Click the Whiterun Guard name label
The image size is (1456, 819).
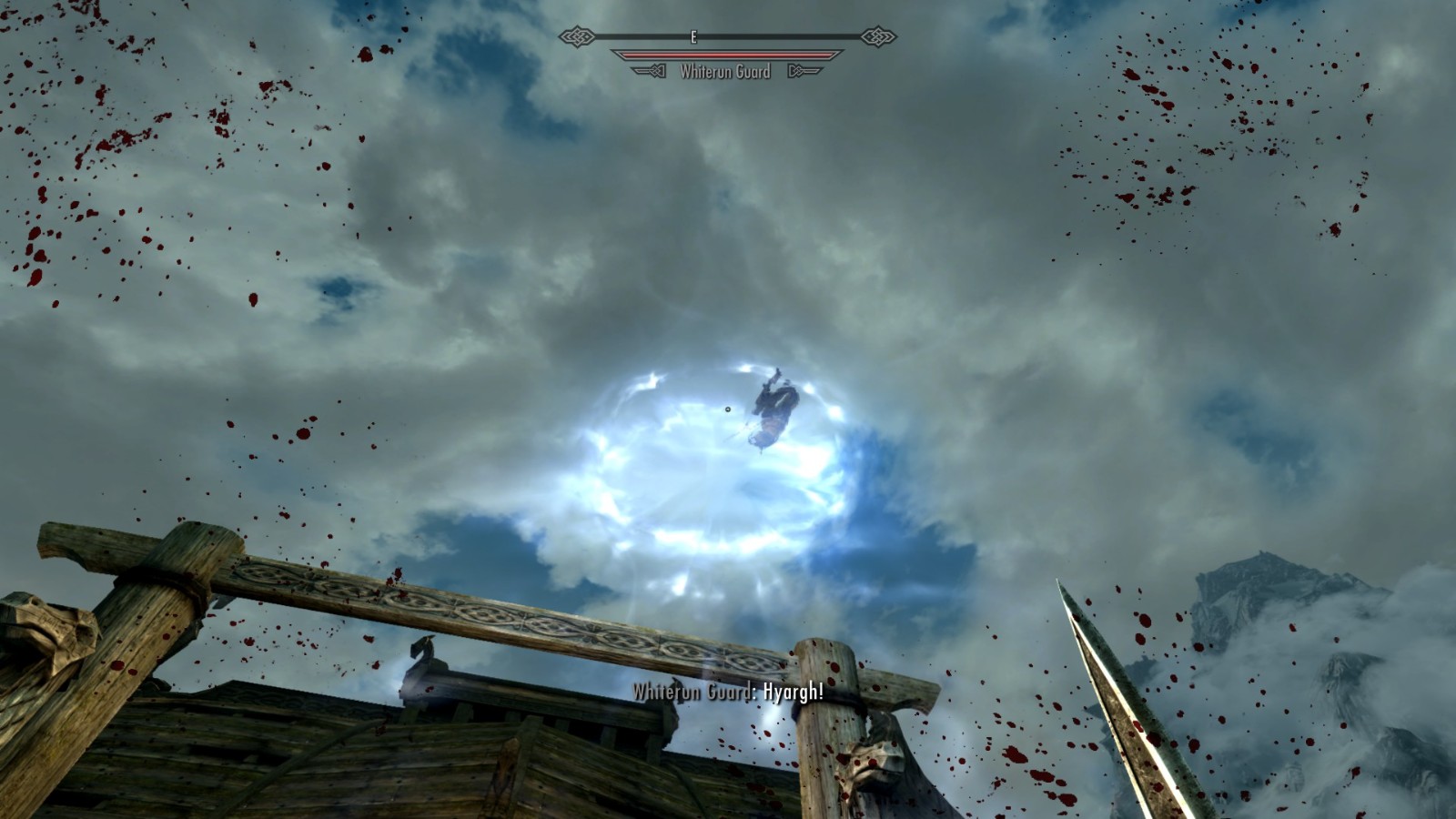(x=725, y=73)
